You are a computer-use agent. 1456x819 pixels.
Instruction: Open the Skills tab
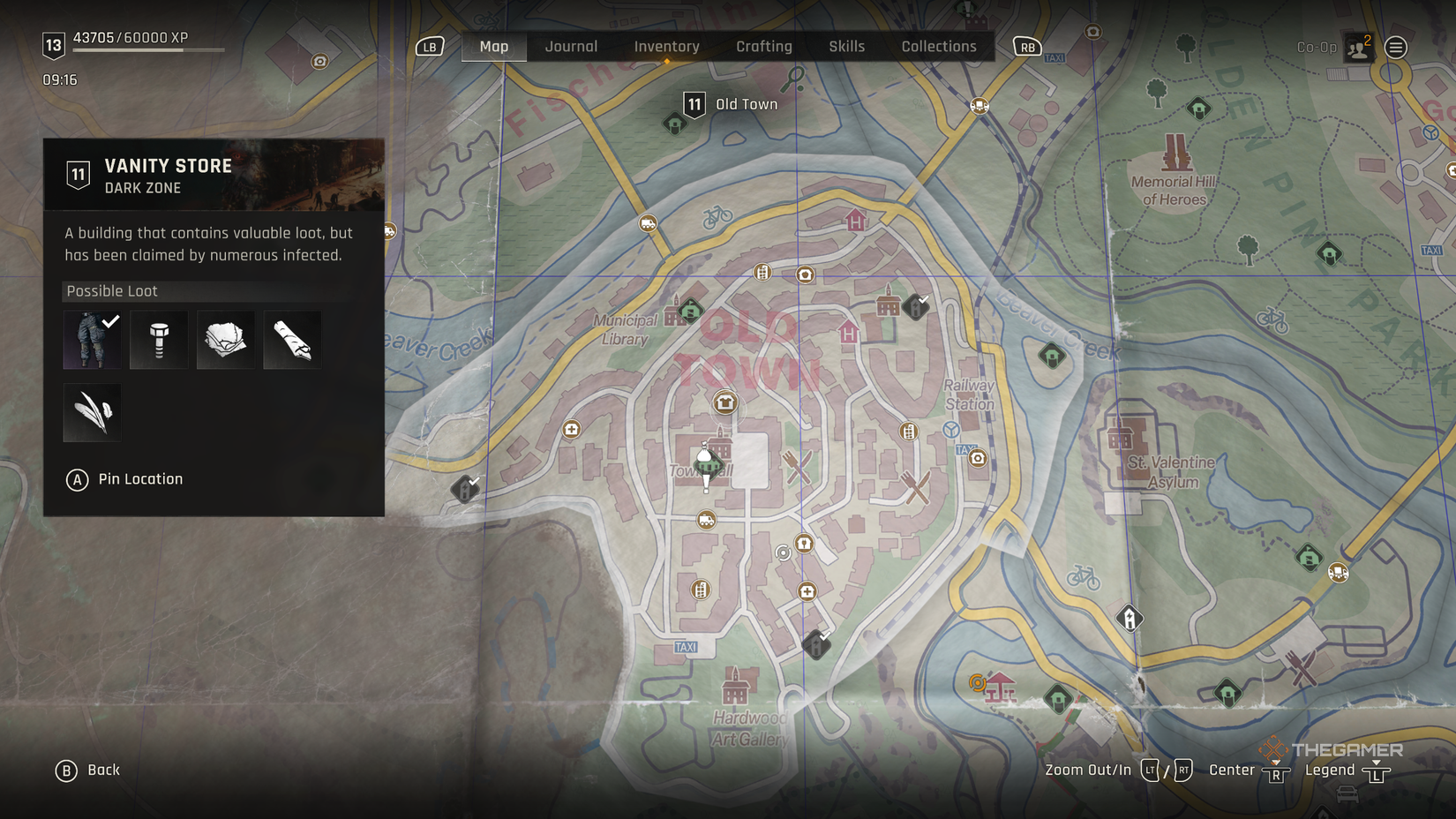(x=846, y=46)
